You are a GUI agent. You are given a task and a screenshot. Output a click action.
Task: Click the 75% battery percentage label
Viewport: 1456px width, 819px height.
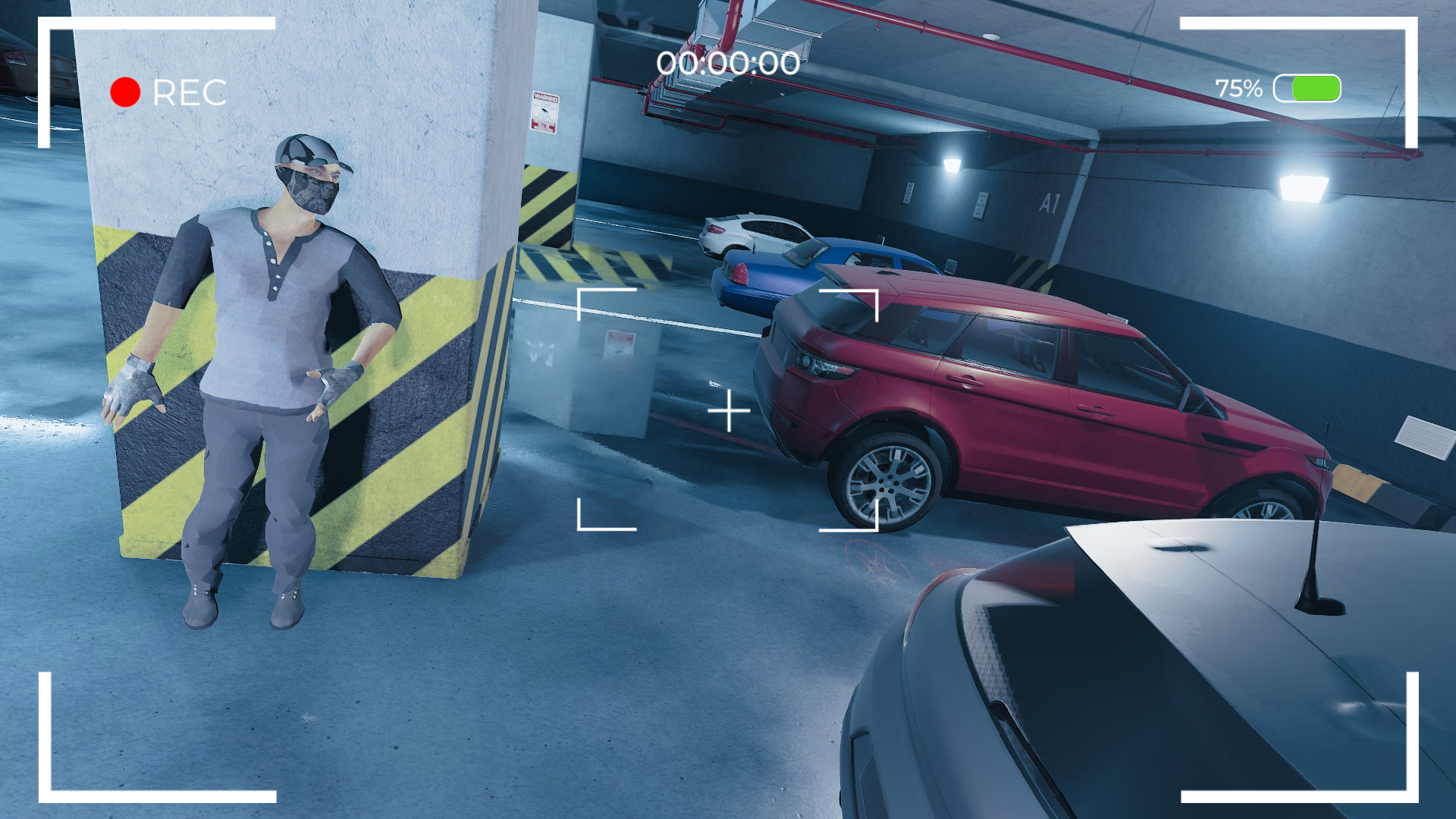1238,89
